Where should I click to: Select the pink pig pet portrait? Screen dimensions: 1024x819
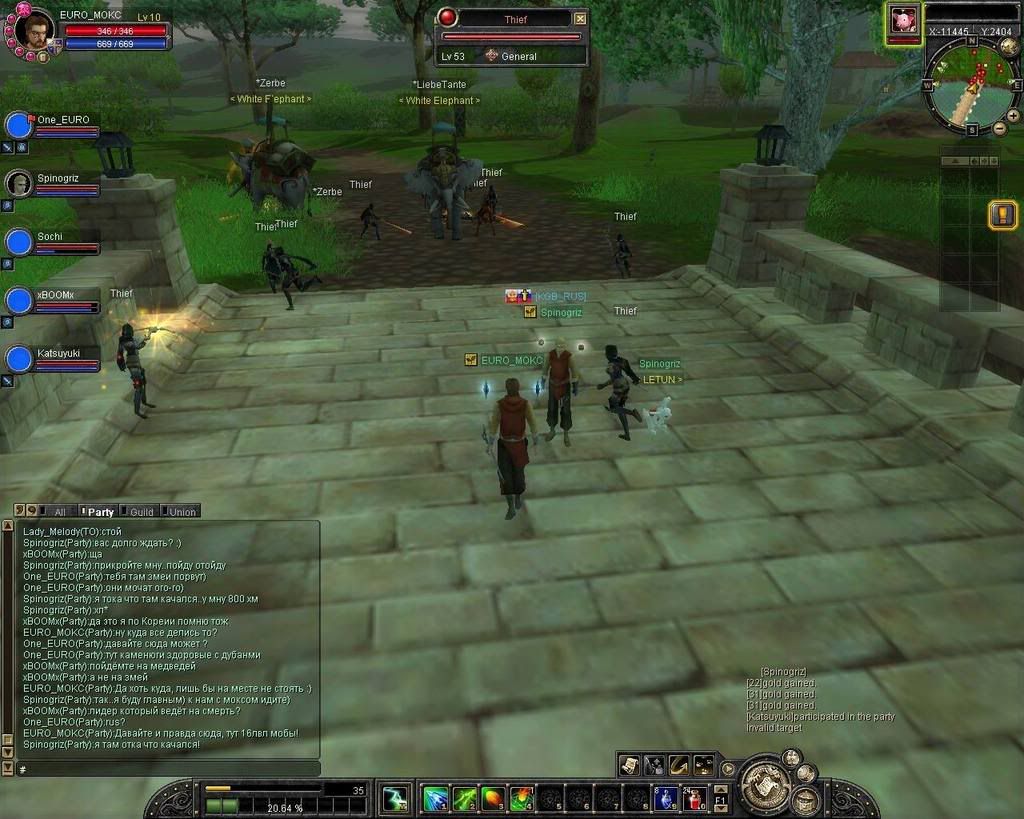(x=904, y=20)
